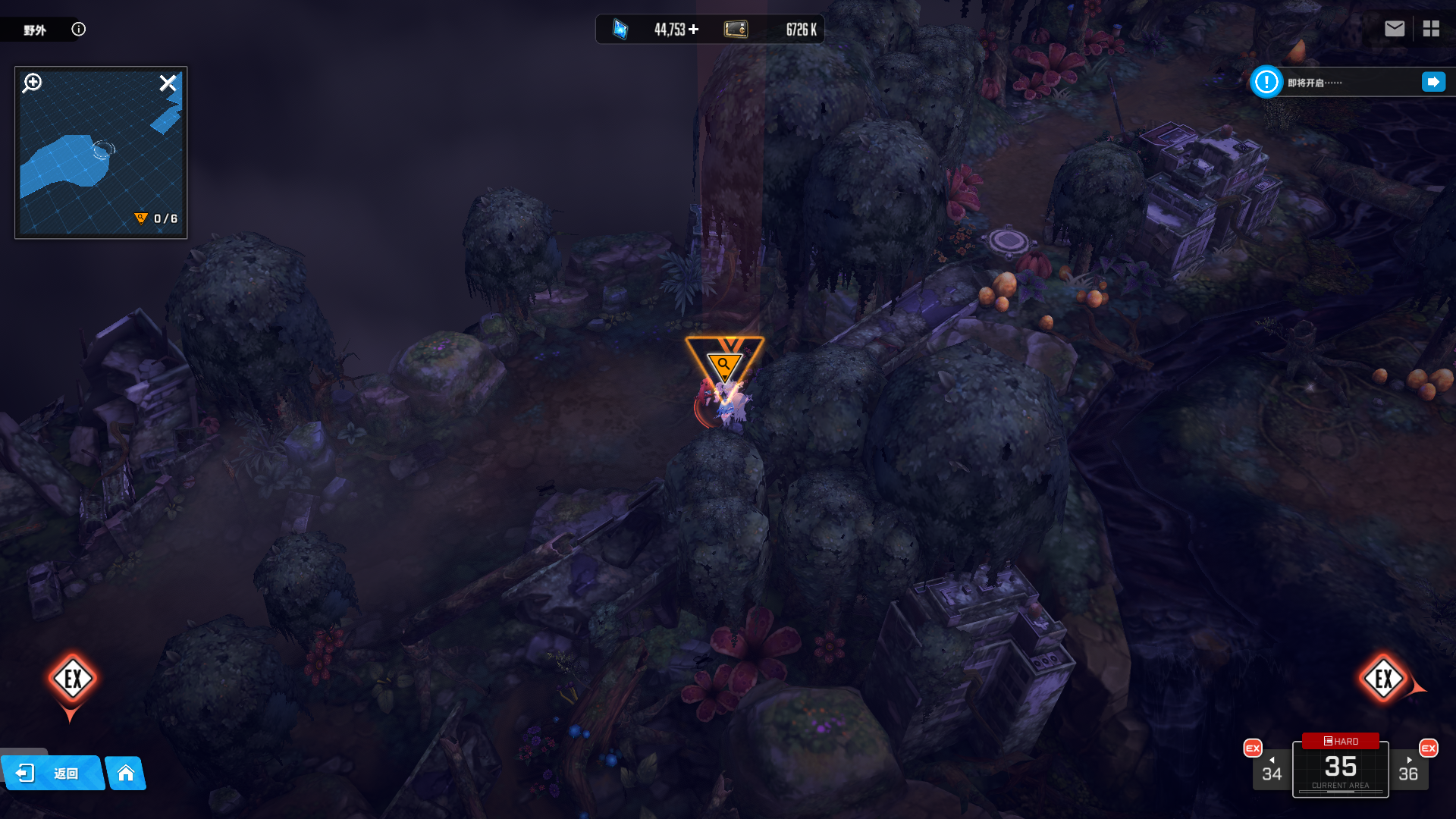Go to the home screen
The image size is (1456, 819).
click(126, 773)
